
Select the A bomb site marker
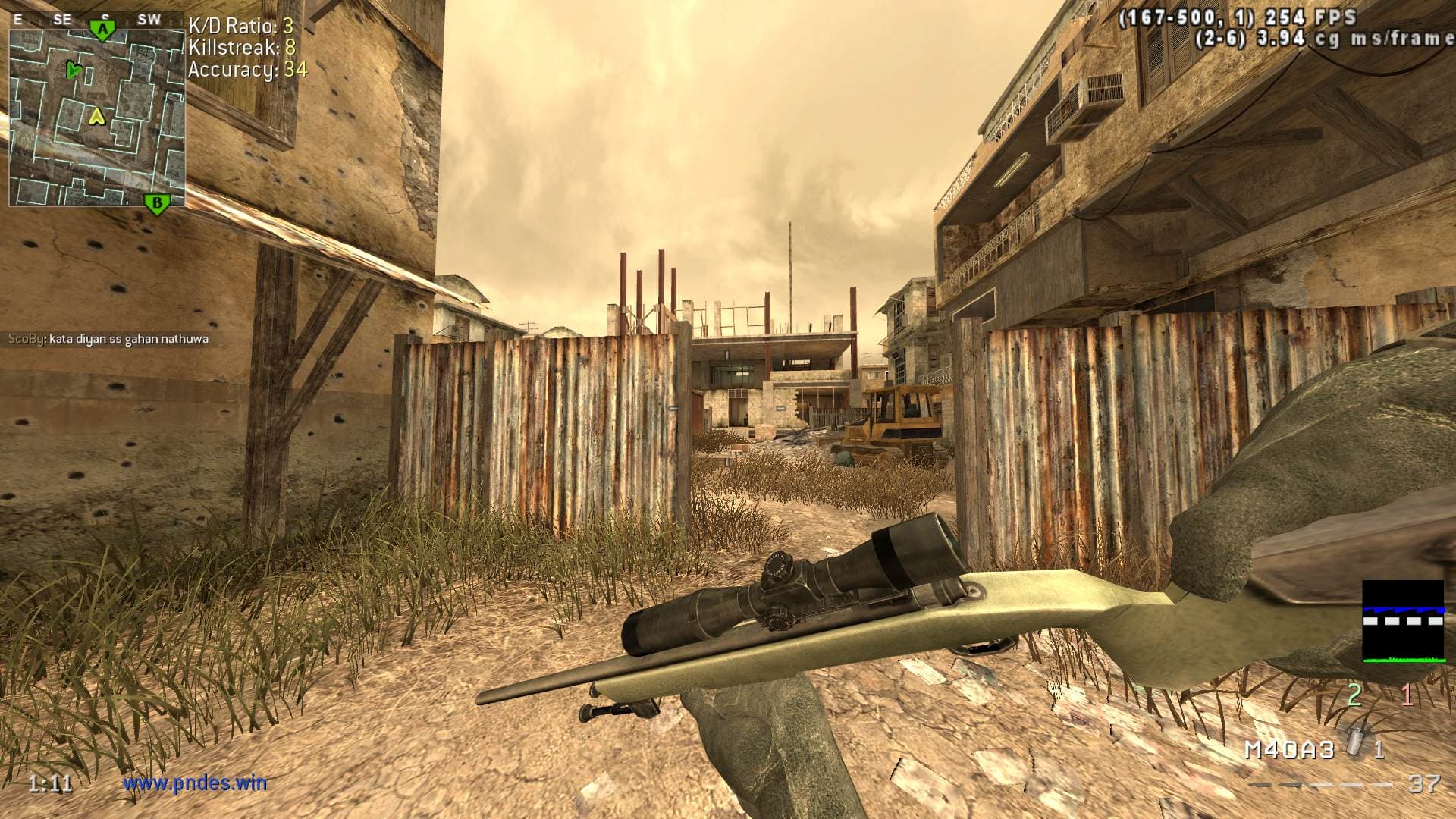pos(102,30)
